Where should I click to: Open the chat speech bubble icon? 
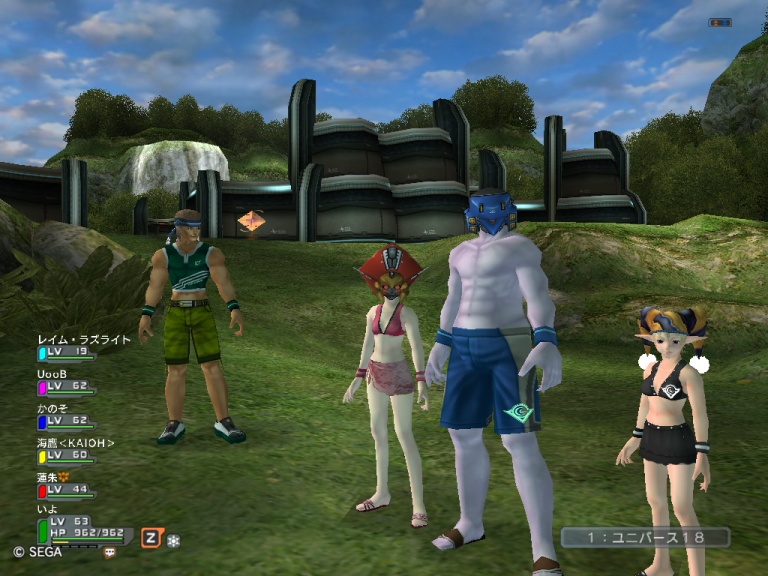(109, 551)
